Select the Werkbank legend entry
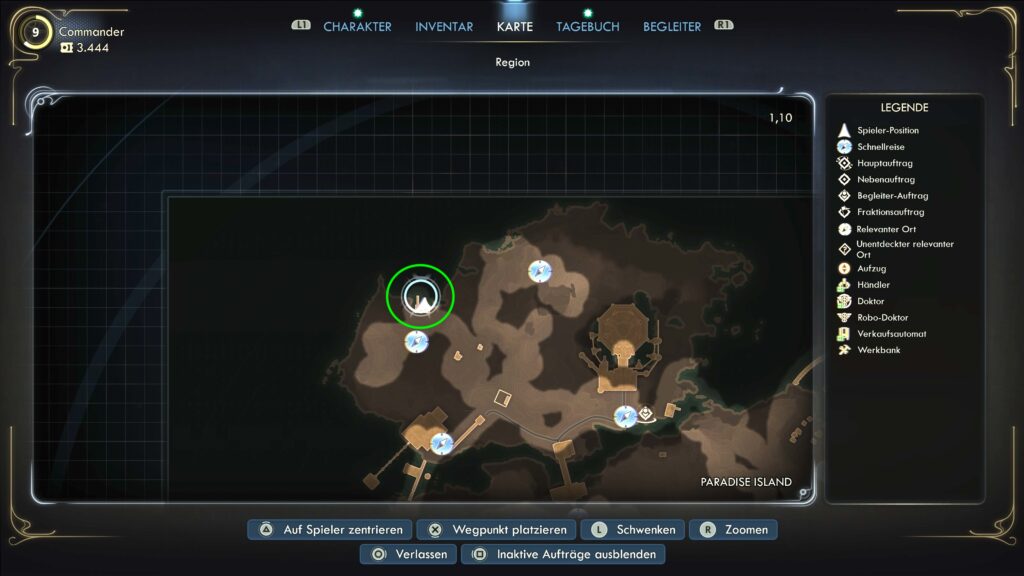This screenshot has width=1024, height=576. point(878,350)
